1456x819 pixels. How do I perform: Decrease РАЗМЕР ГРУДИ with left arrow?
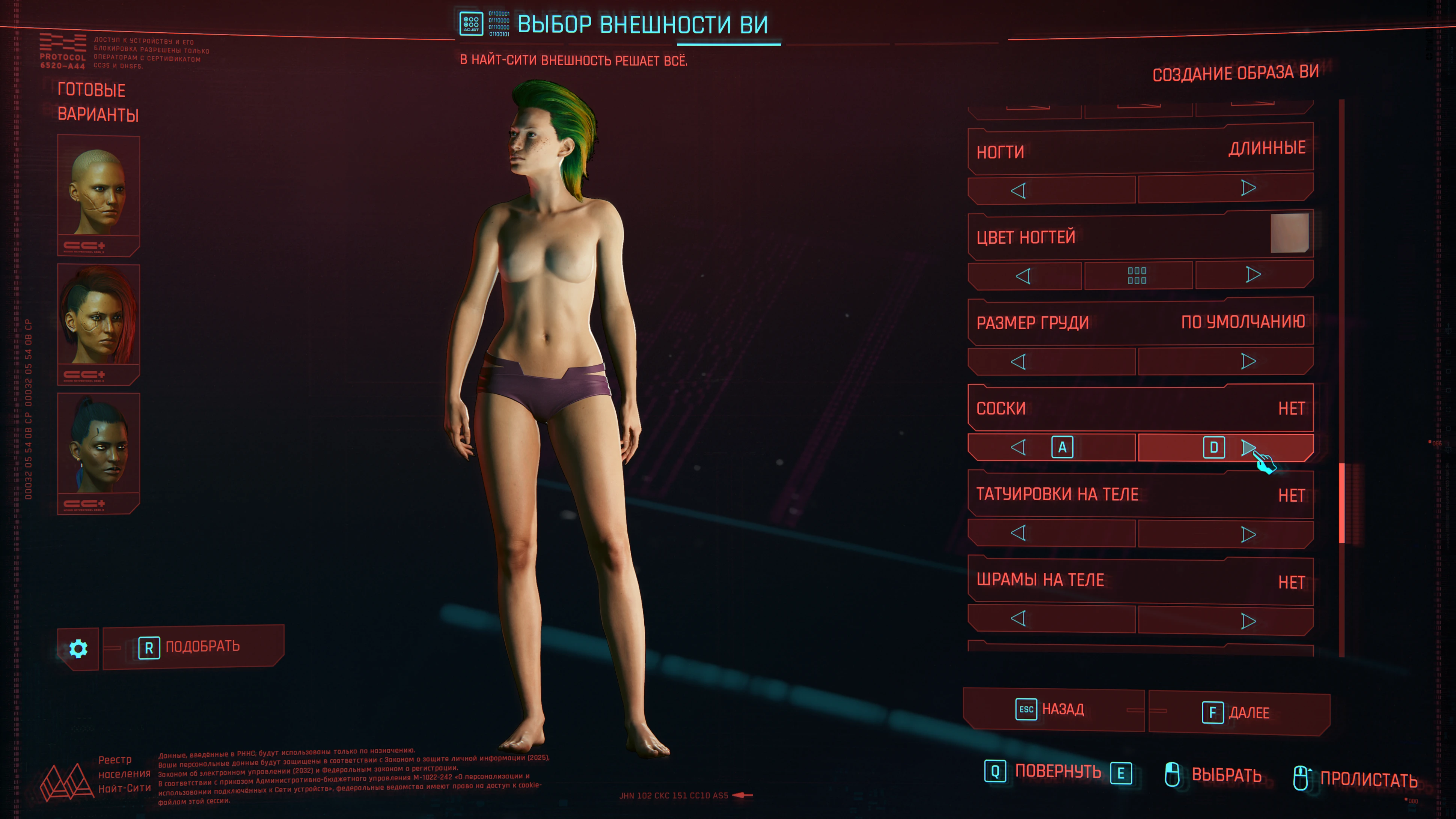1019,362
